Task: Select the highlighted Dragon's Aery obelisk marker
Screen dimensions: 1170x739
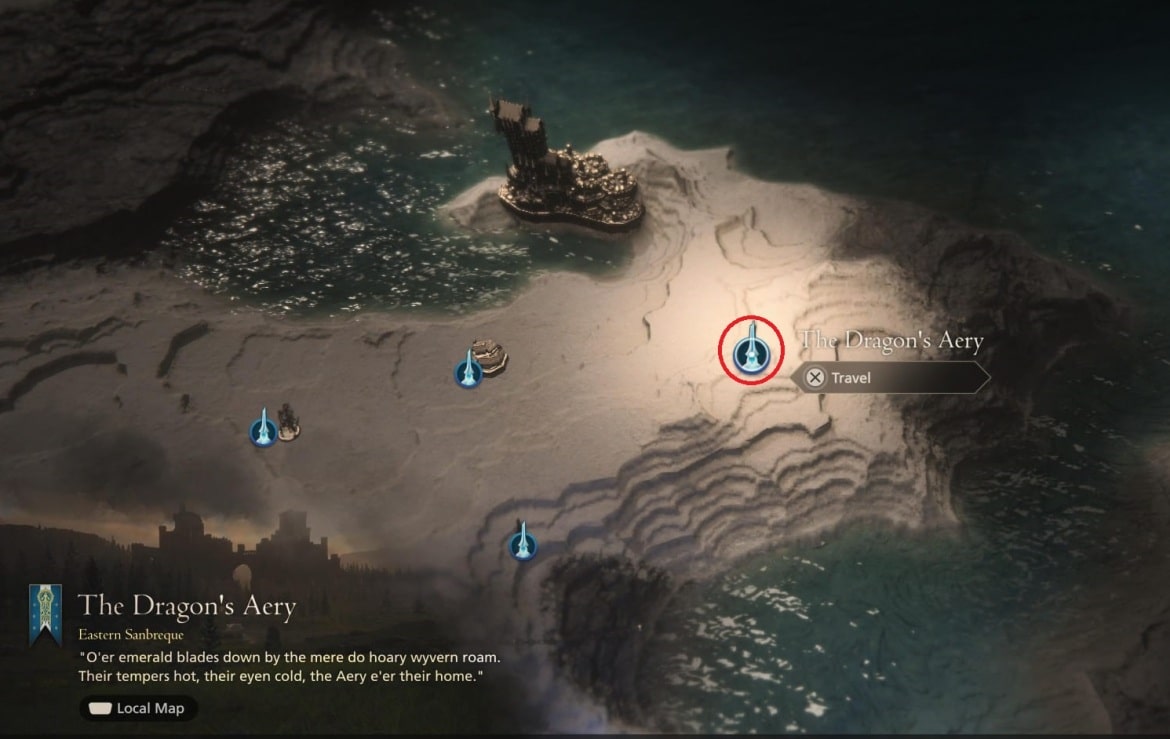Action: 750,350
